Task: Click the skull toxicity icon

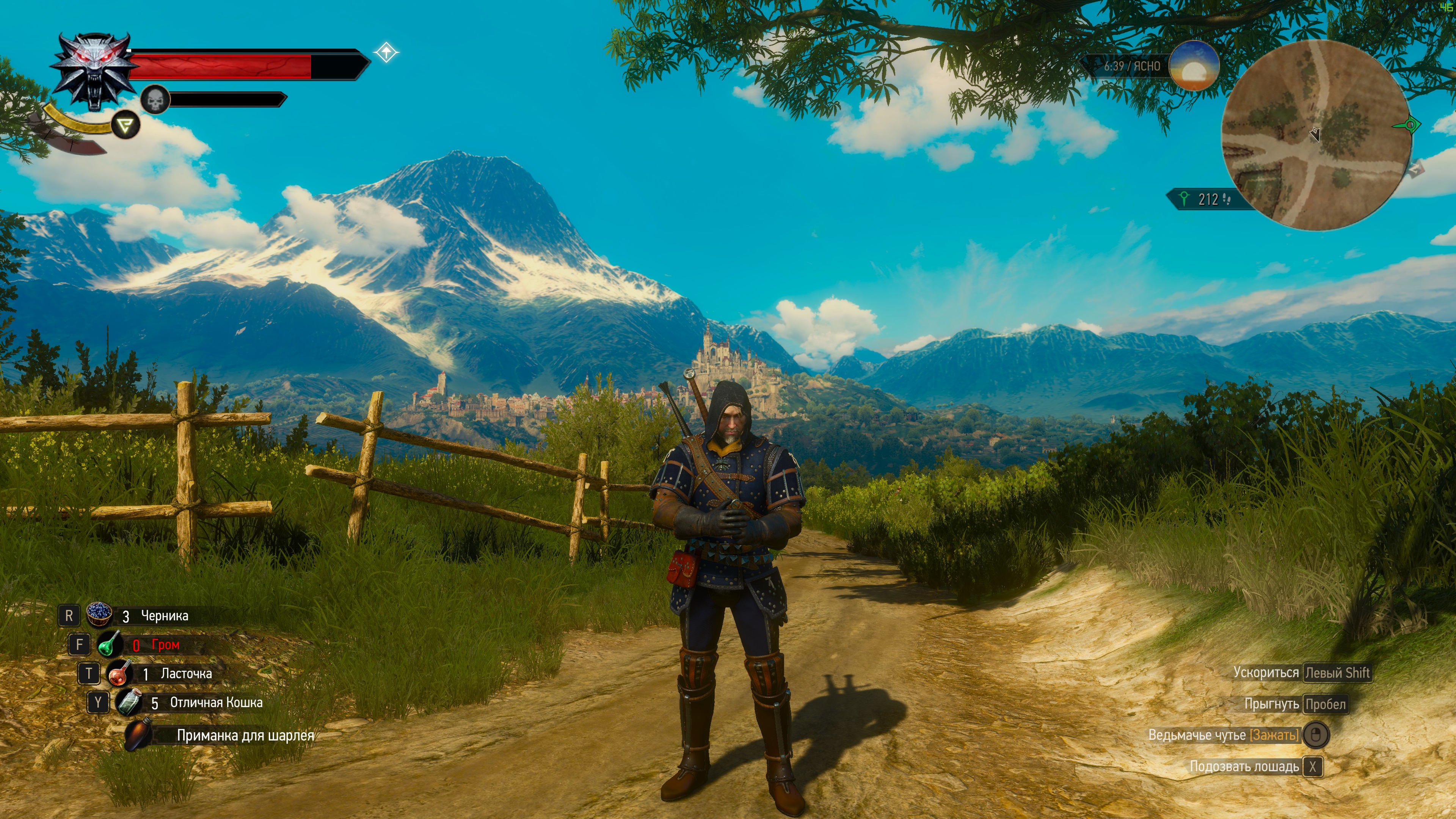Action: pyautogui.click(x=155, y=100)
